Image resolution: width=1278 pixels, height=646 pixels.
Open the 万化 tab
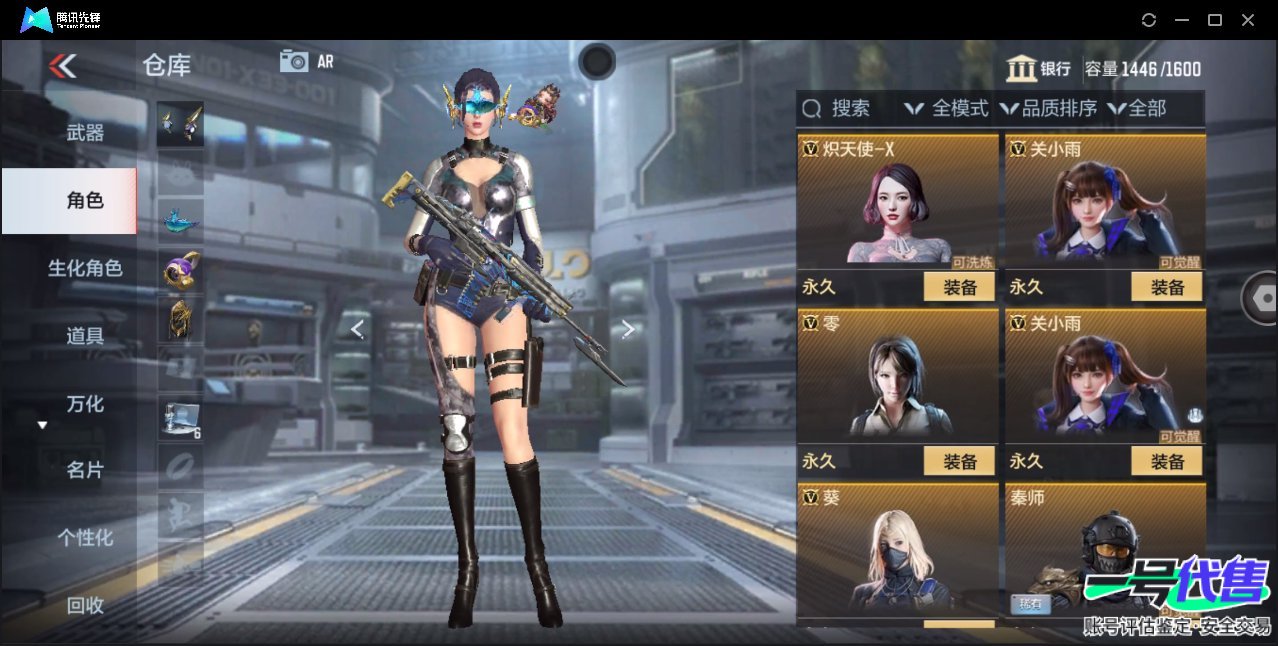[x=85, y=404]
